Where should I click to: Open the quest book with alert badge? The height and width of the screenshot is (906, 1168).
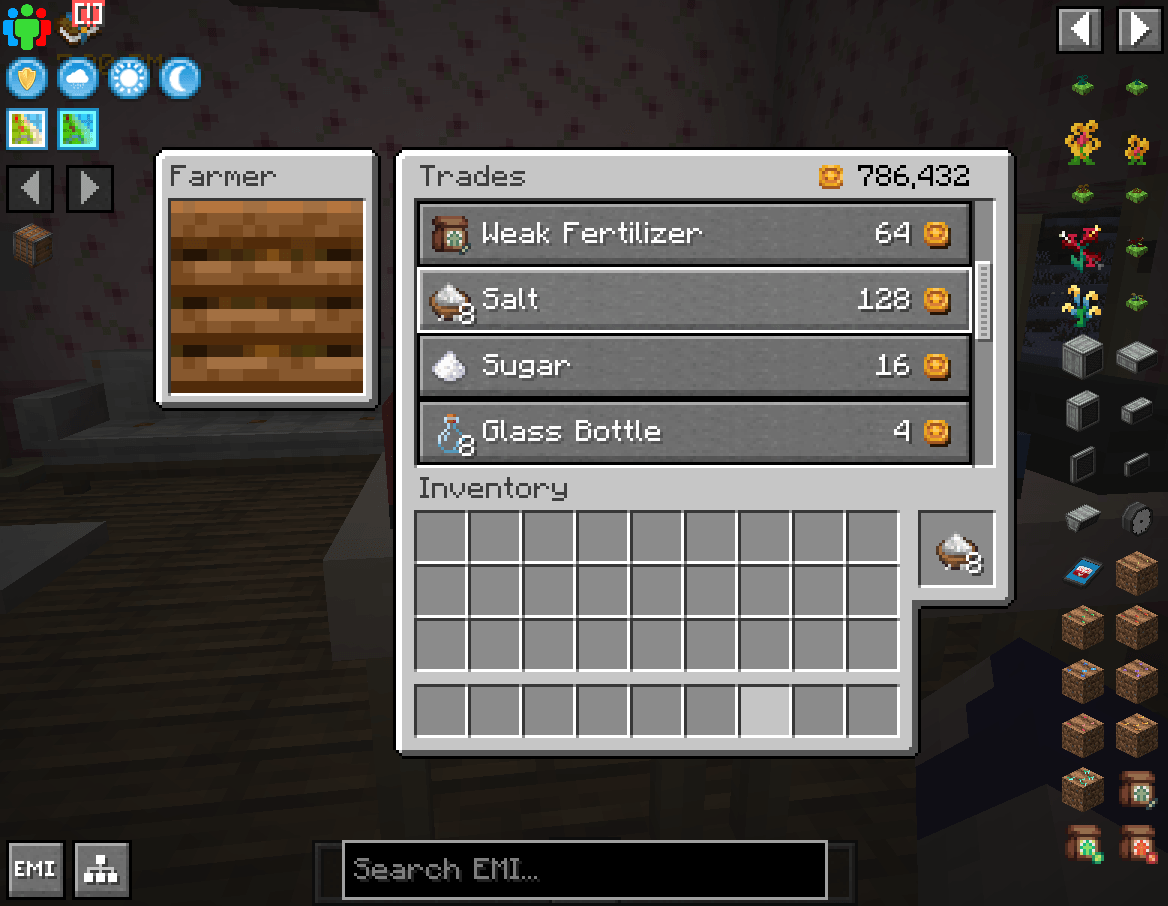(82, 22)
